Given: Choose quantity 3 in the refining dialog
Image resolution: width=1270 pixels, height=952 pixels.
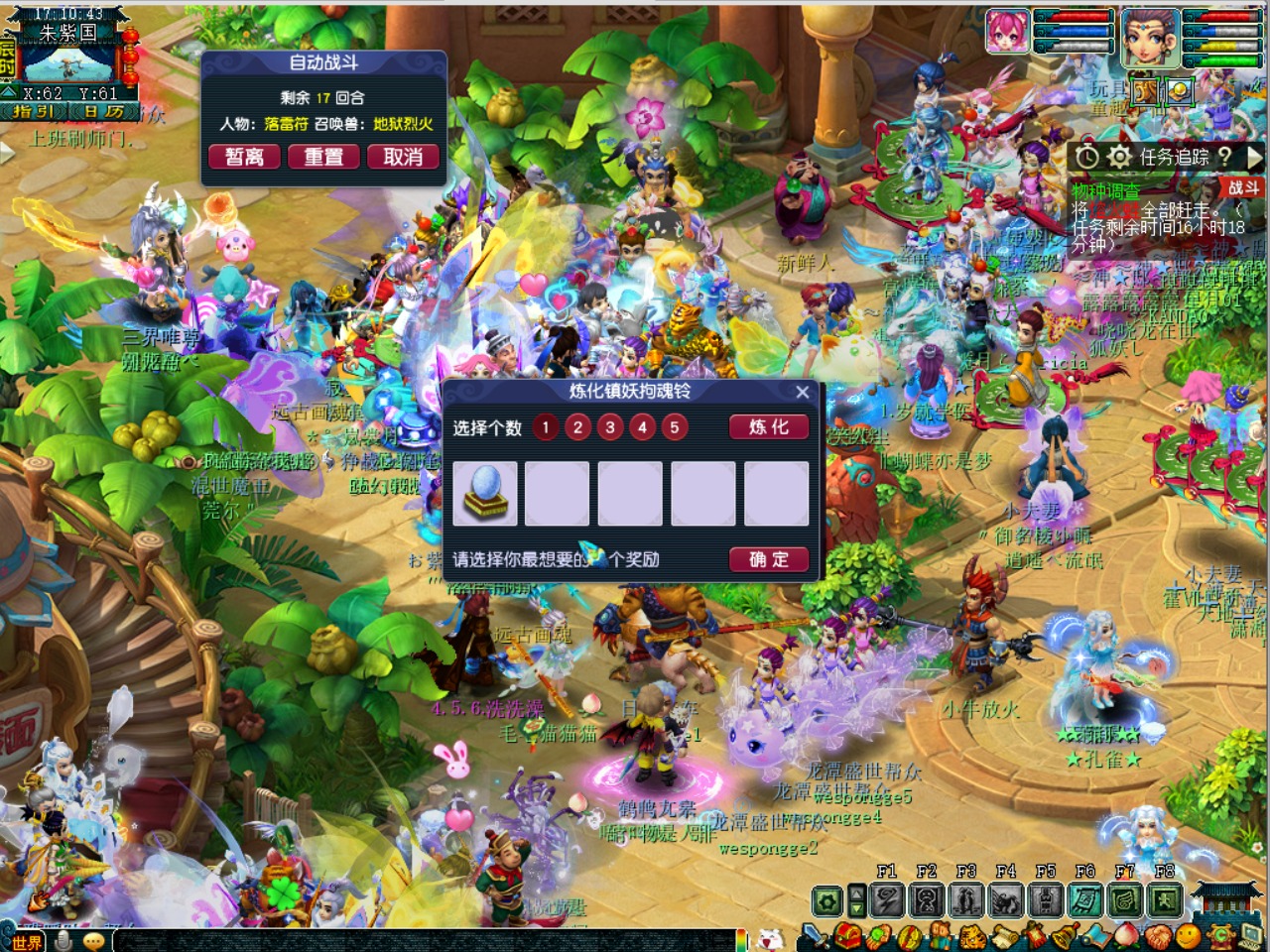Looking at the screenshot, I should click(610, 427).
